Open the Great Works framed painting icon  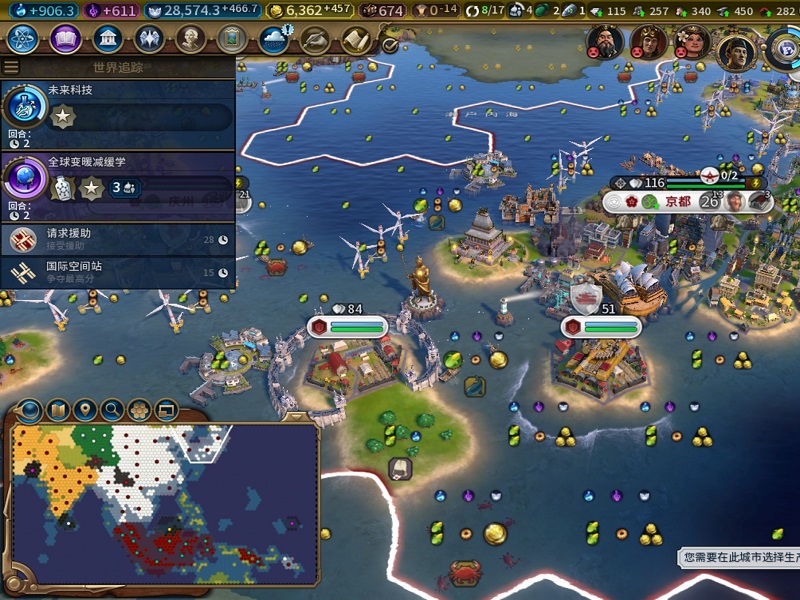pos(232,40)
